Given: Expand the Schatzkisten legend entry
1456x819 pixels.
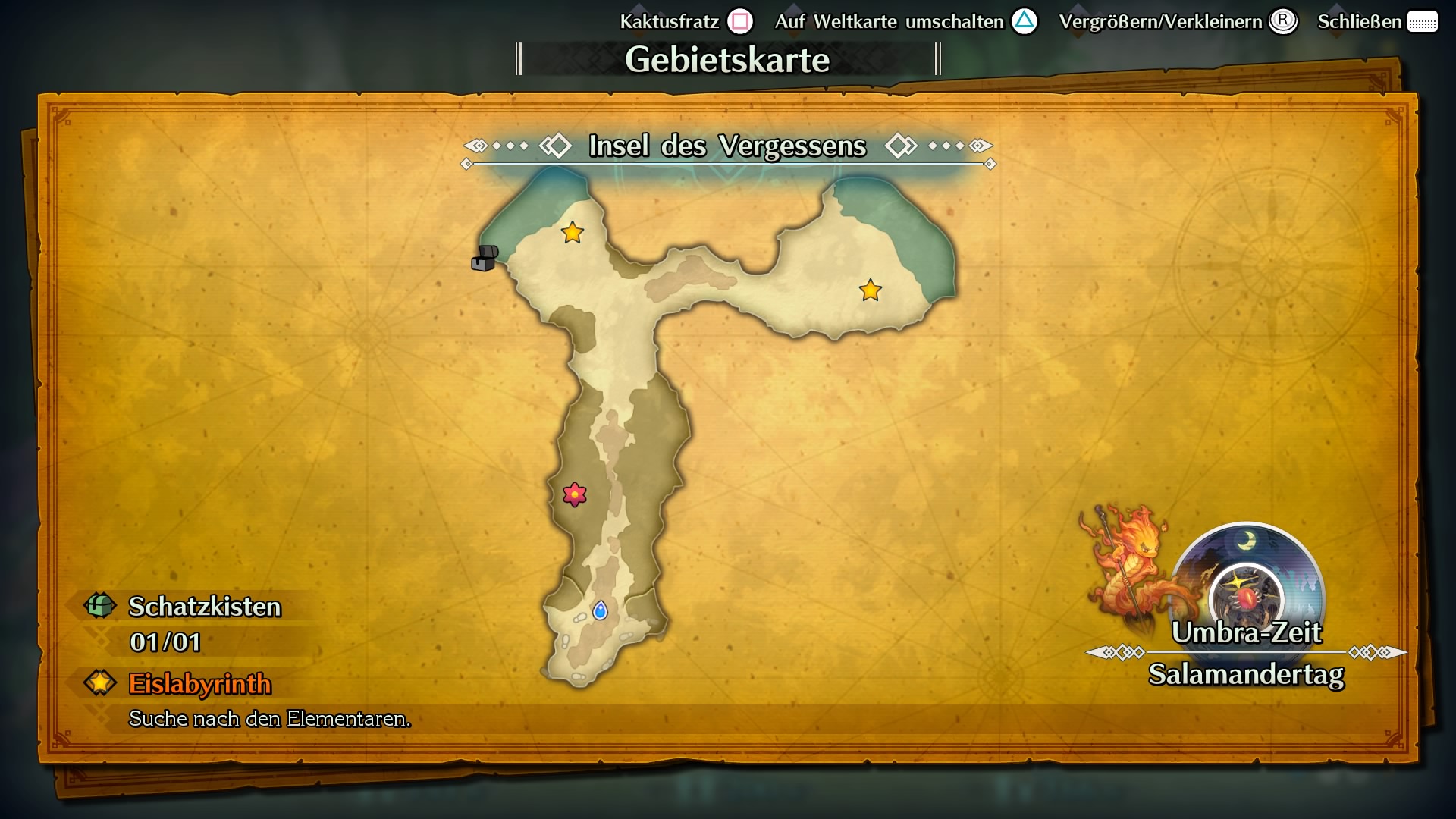Looking at the screenshot, I should click(x=206, y=607).
